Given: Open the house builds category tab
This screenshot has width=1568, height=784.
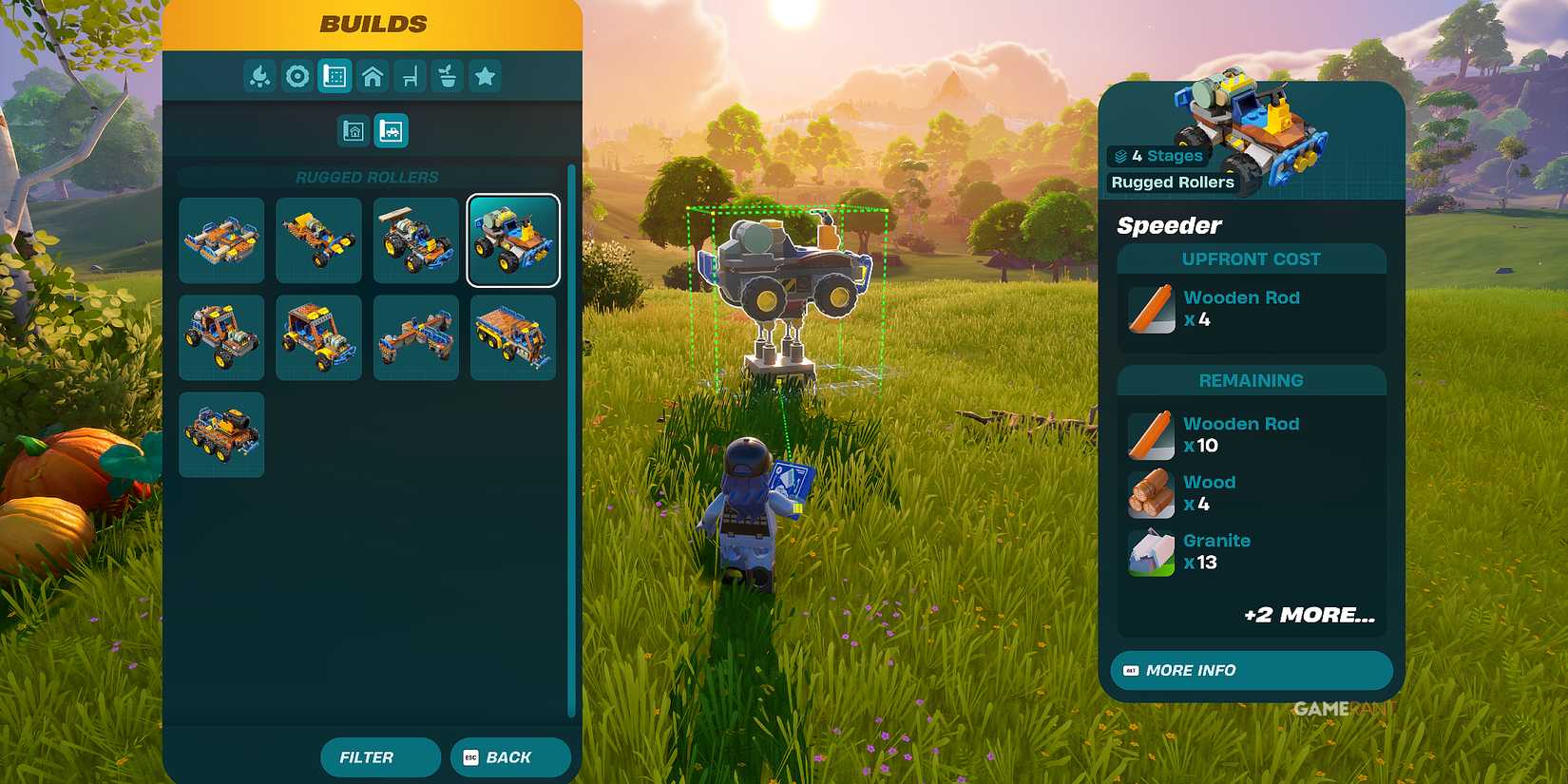Looking at the screenshot, I should coord(373,76).
